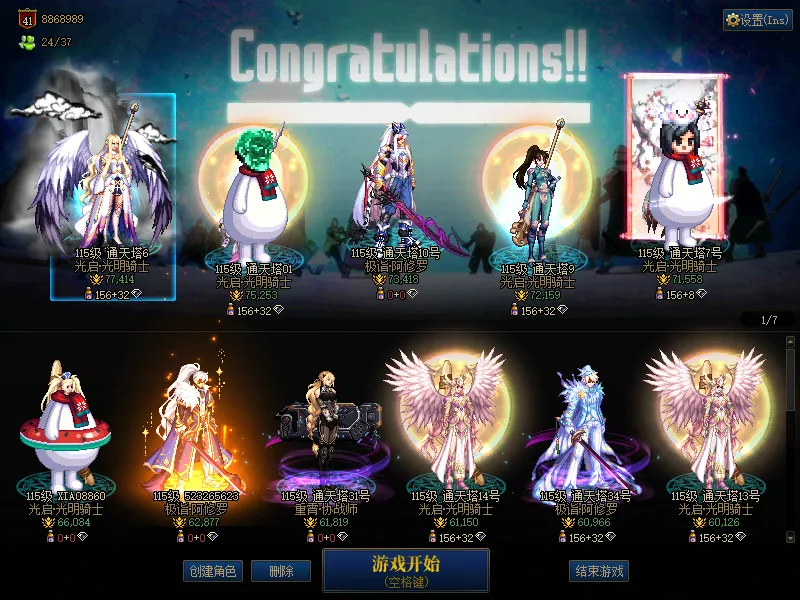Pick character 通天塔31号
The image size is (800, 600).
point(326,430)
